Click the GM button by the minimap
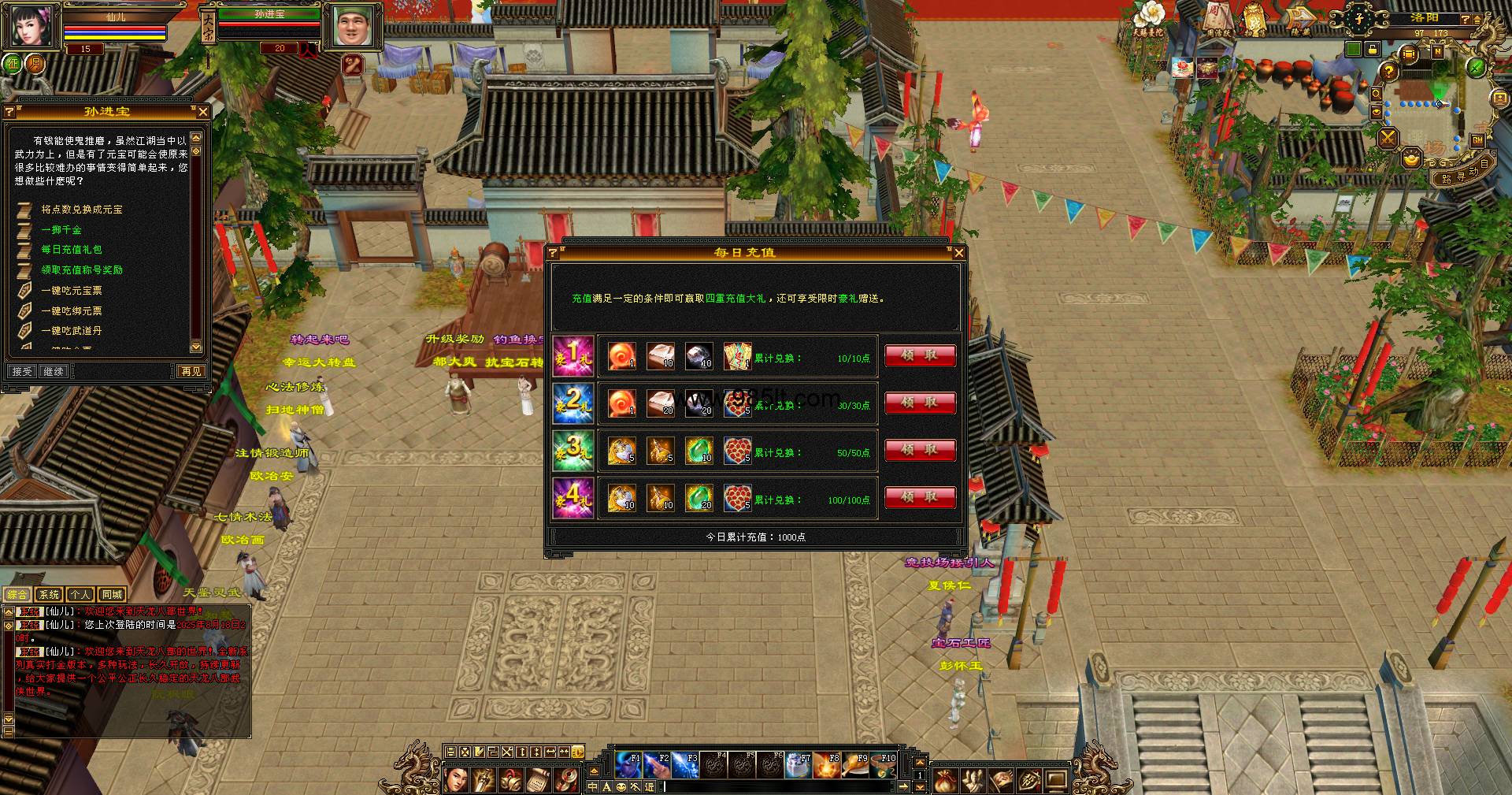1512x795 pixels. pyautogui.click(x=1477, y=140)
